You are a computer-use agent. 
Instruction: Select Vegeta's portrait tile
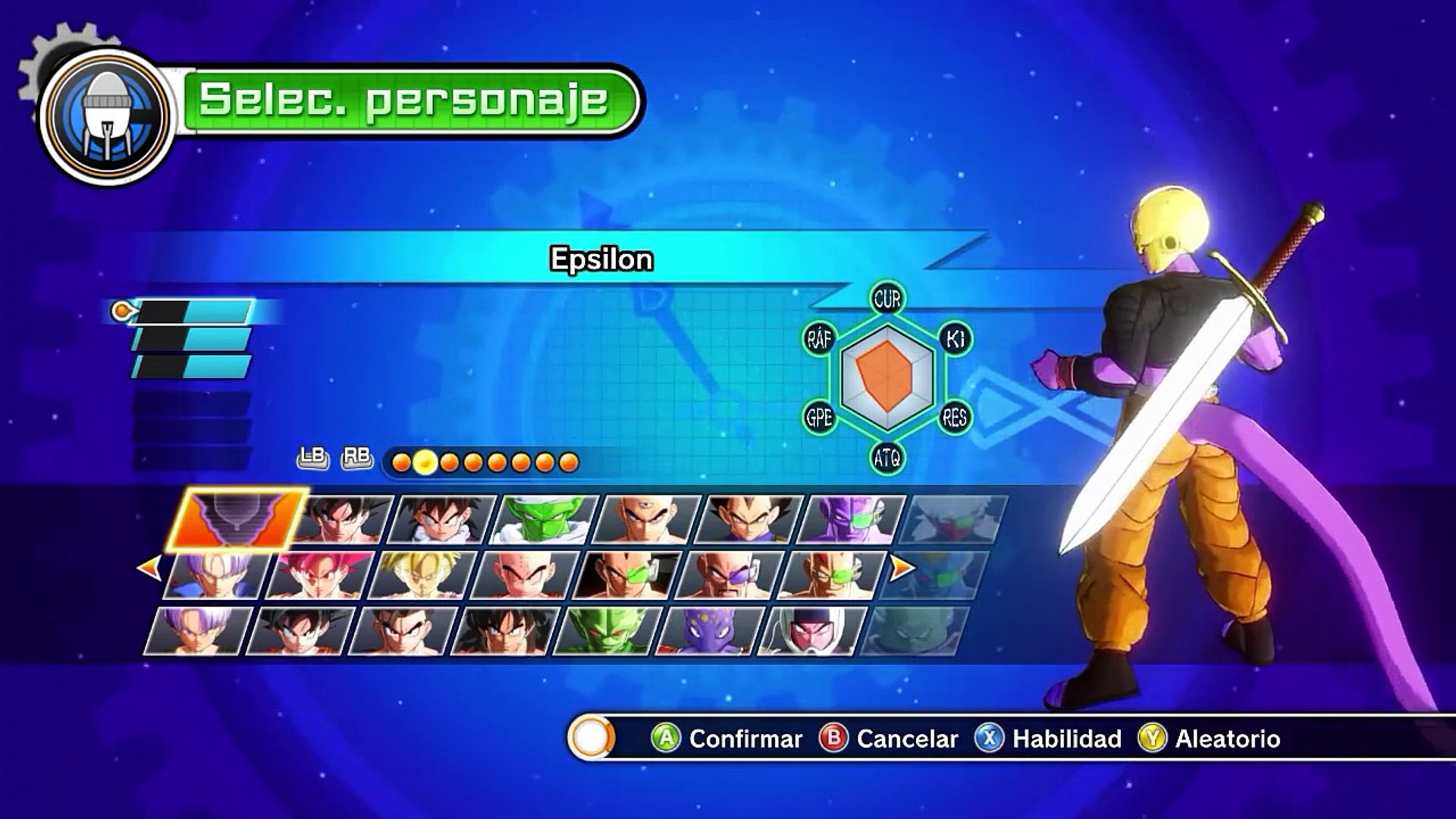(749, 519)
